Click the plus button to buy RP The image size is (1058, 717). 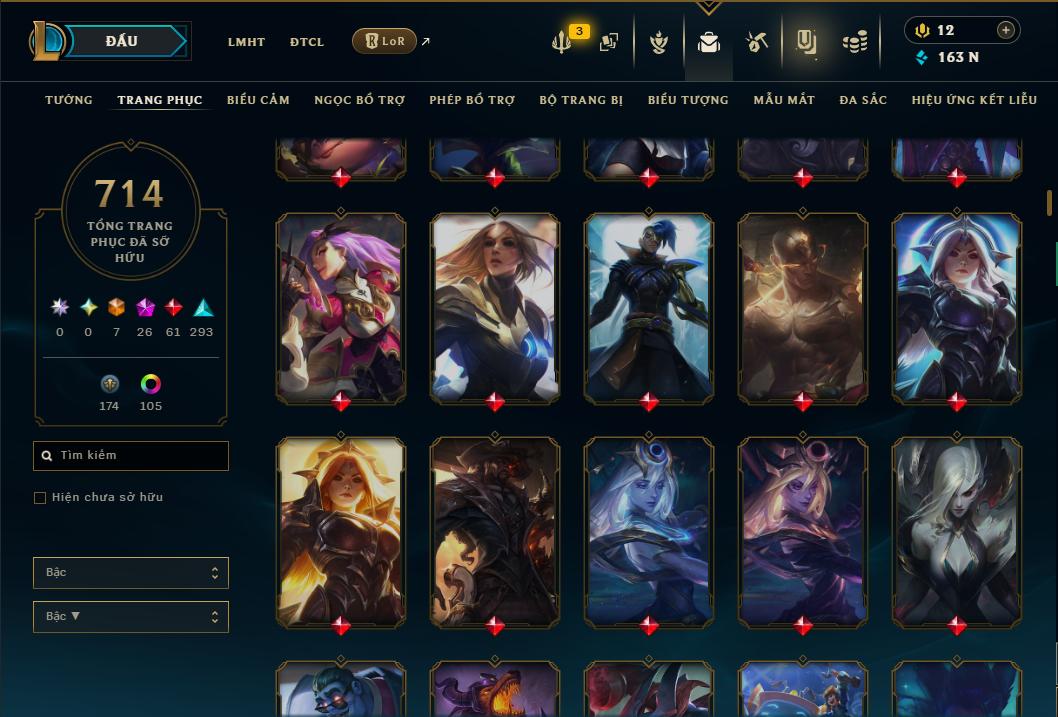point(1005,30)
